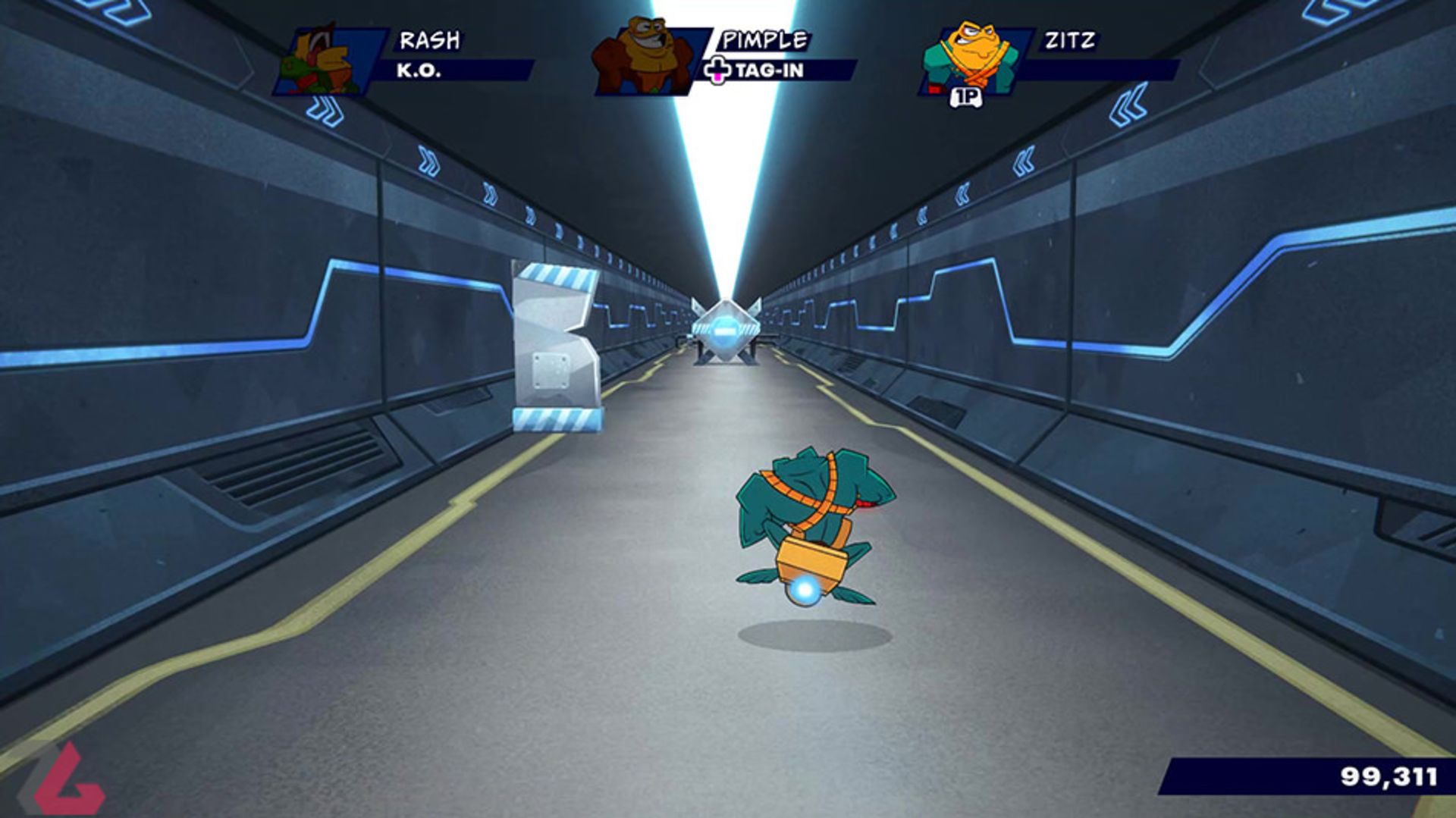Viewport: 1456px width, 818px height.
Task: Choose Zitz's active player portrait
Action: pos(971,59)
